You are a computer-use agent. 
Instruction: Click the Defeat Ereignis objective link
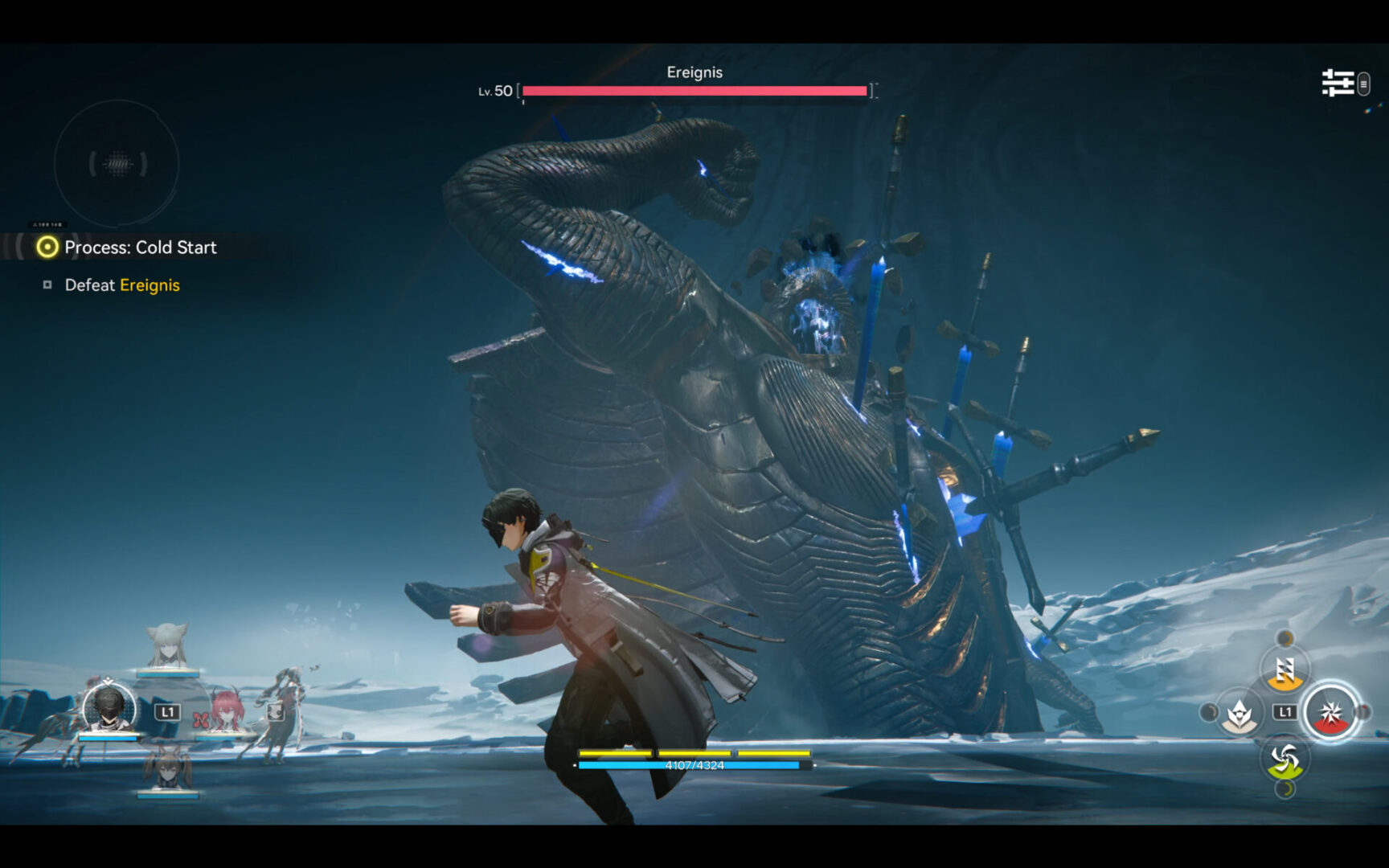coord(121,285)
